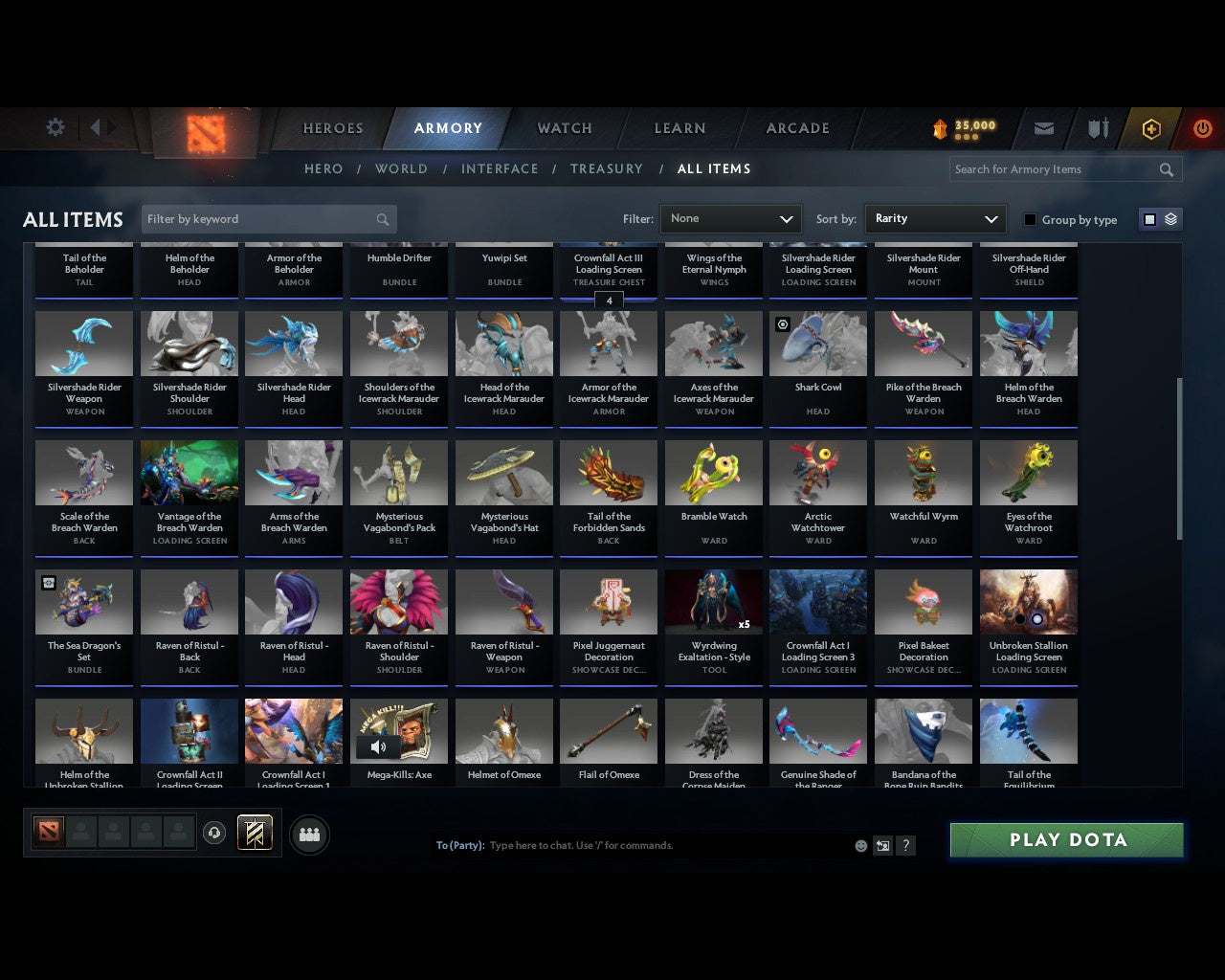Change the Sort by Rarity dropdown

click(x=935, y=219)
